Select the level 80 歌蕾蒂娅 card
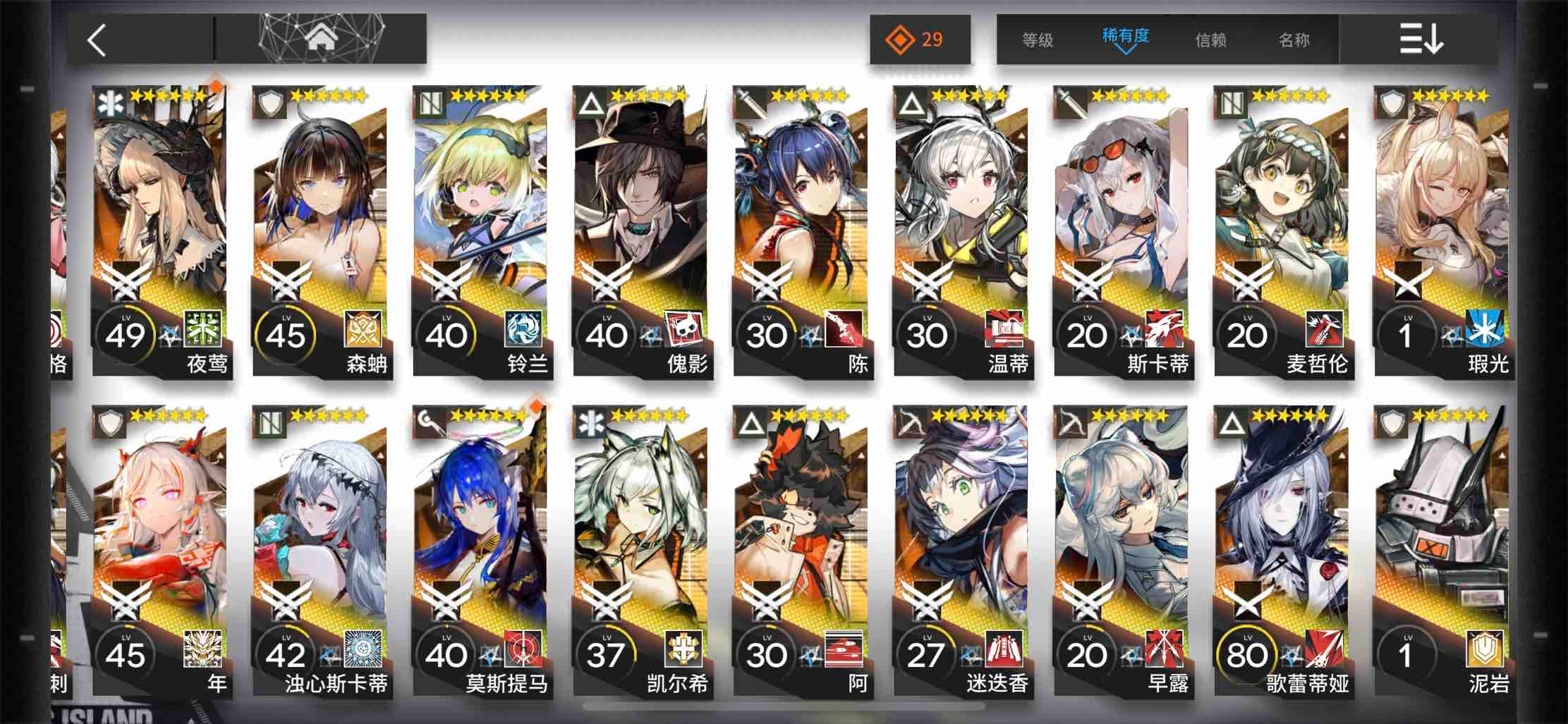The image size is (1568, 724). 1281,550
